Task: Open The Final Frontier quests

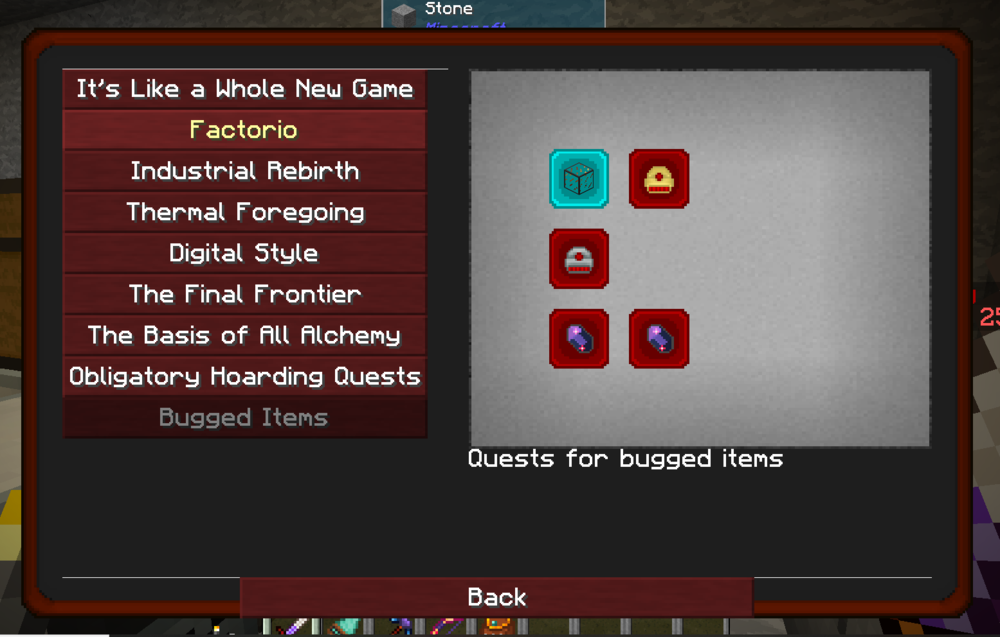Action: [244, 294]
